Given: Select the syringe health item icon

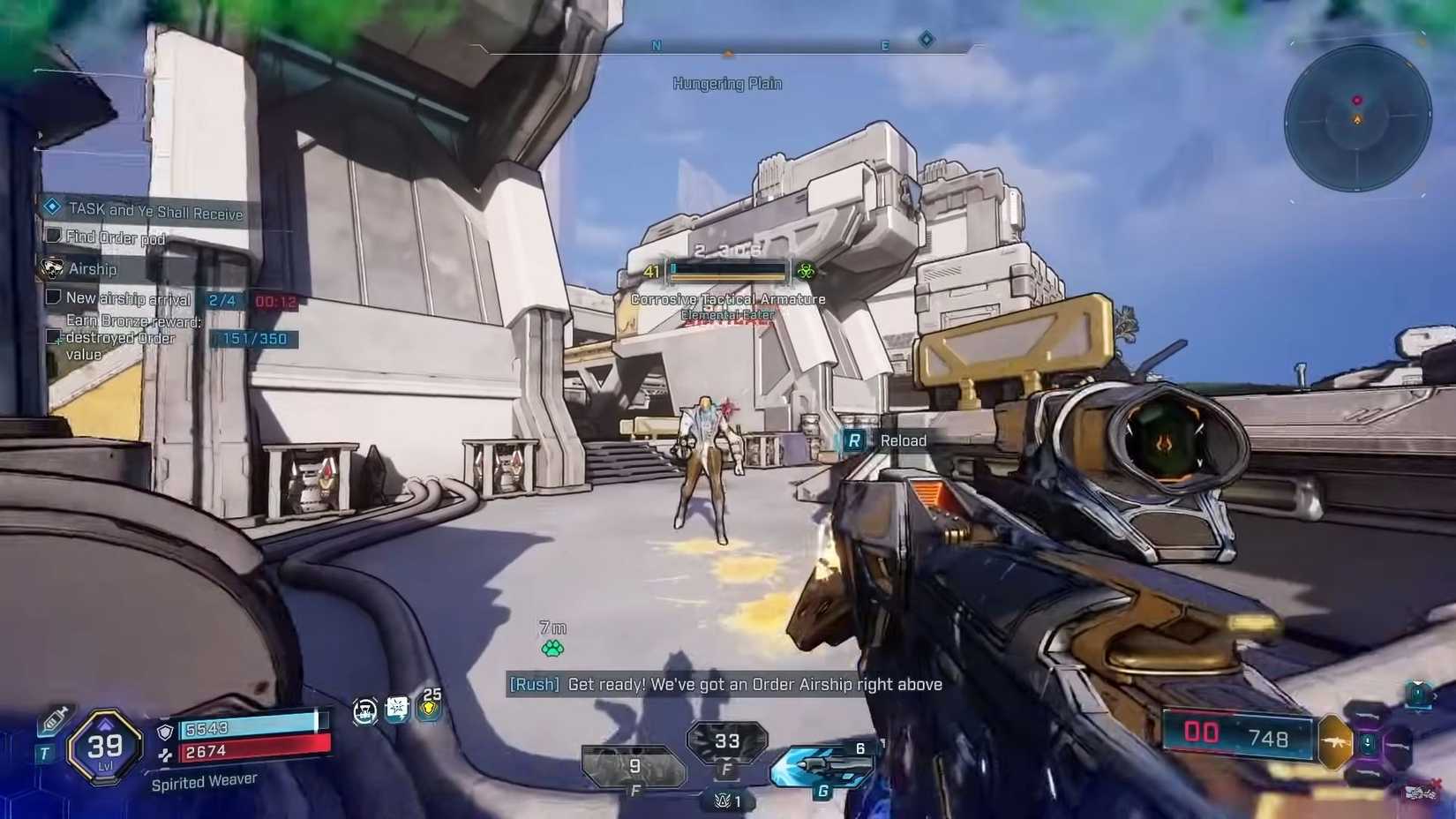Looking at the screenshot, I should tap(53, 717).
